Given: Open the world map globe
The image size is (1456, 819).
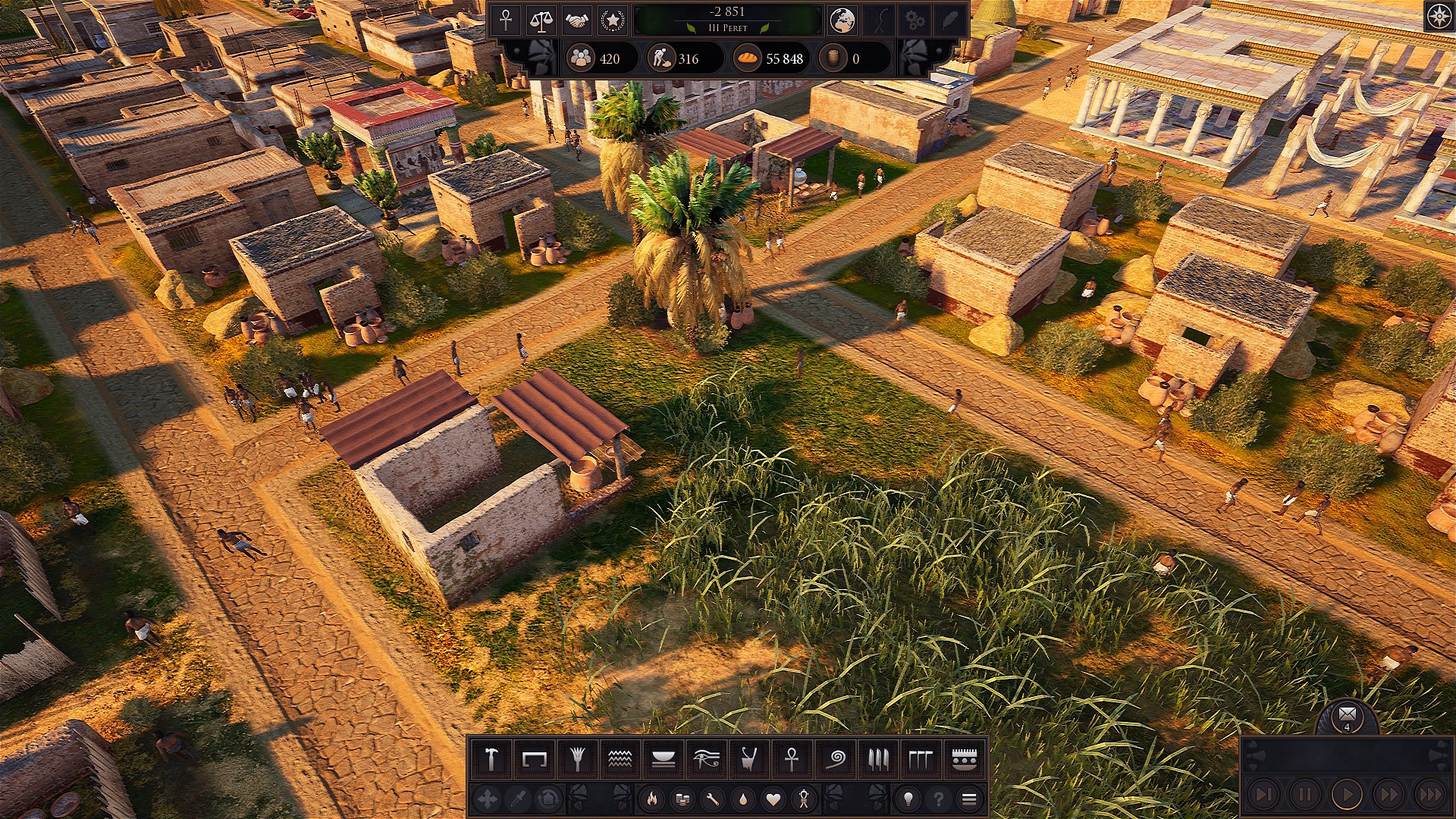Looking at the screenshot, I should pos(842,20).
